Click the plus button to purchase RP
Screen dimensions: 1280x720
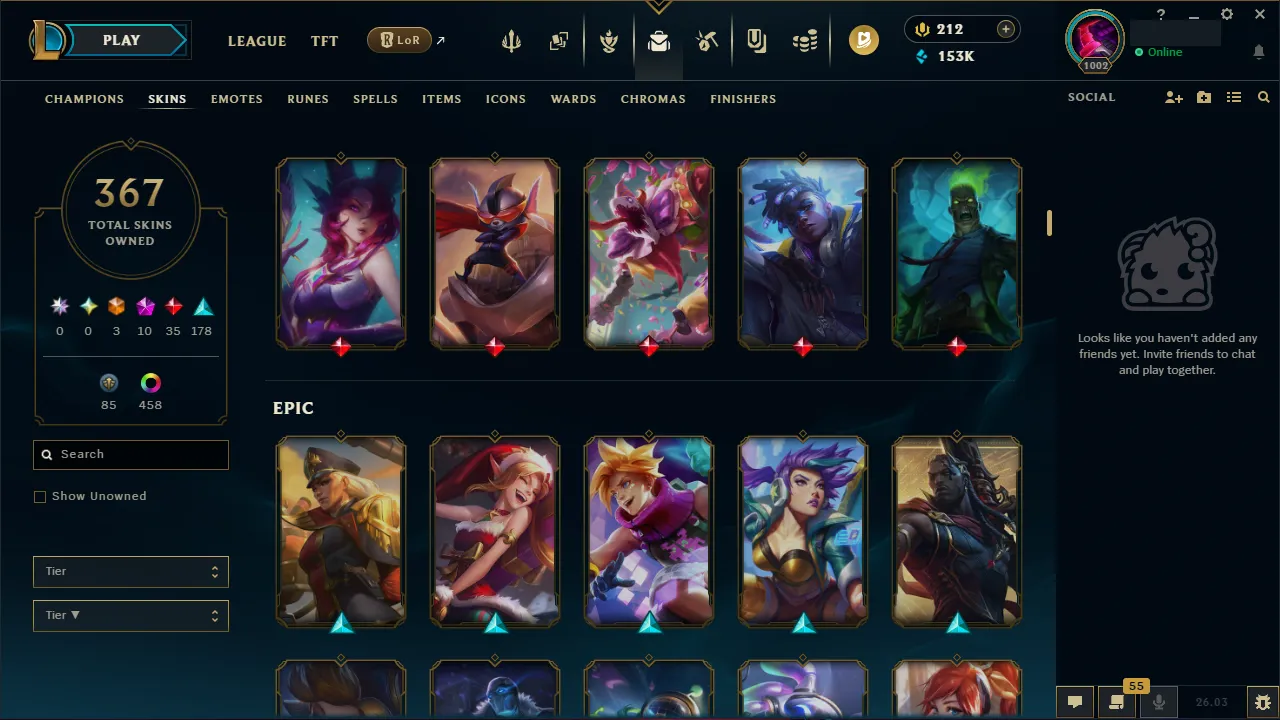(x=1004, y=29)
